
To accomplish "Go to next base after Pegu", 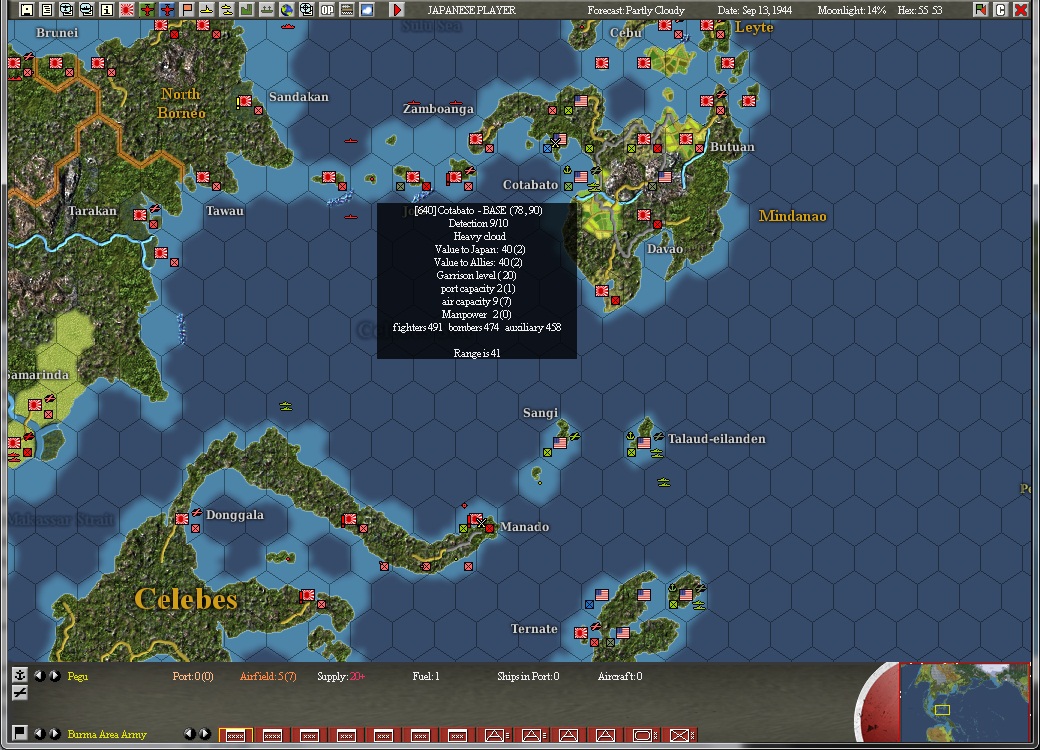I will tap(54, 676).
